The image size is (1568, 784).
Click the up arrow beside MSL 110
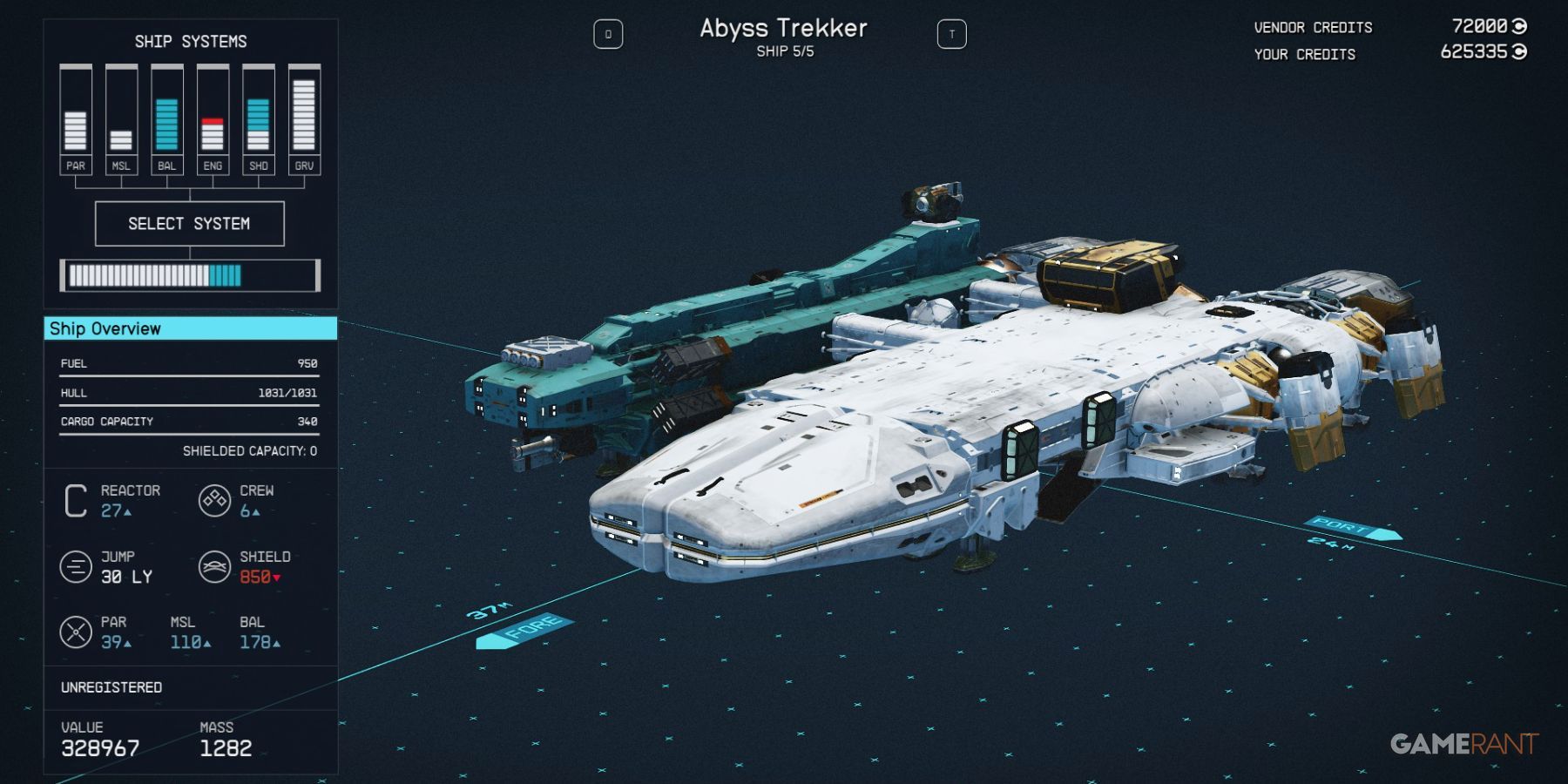(x=206, y=643)
